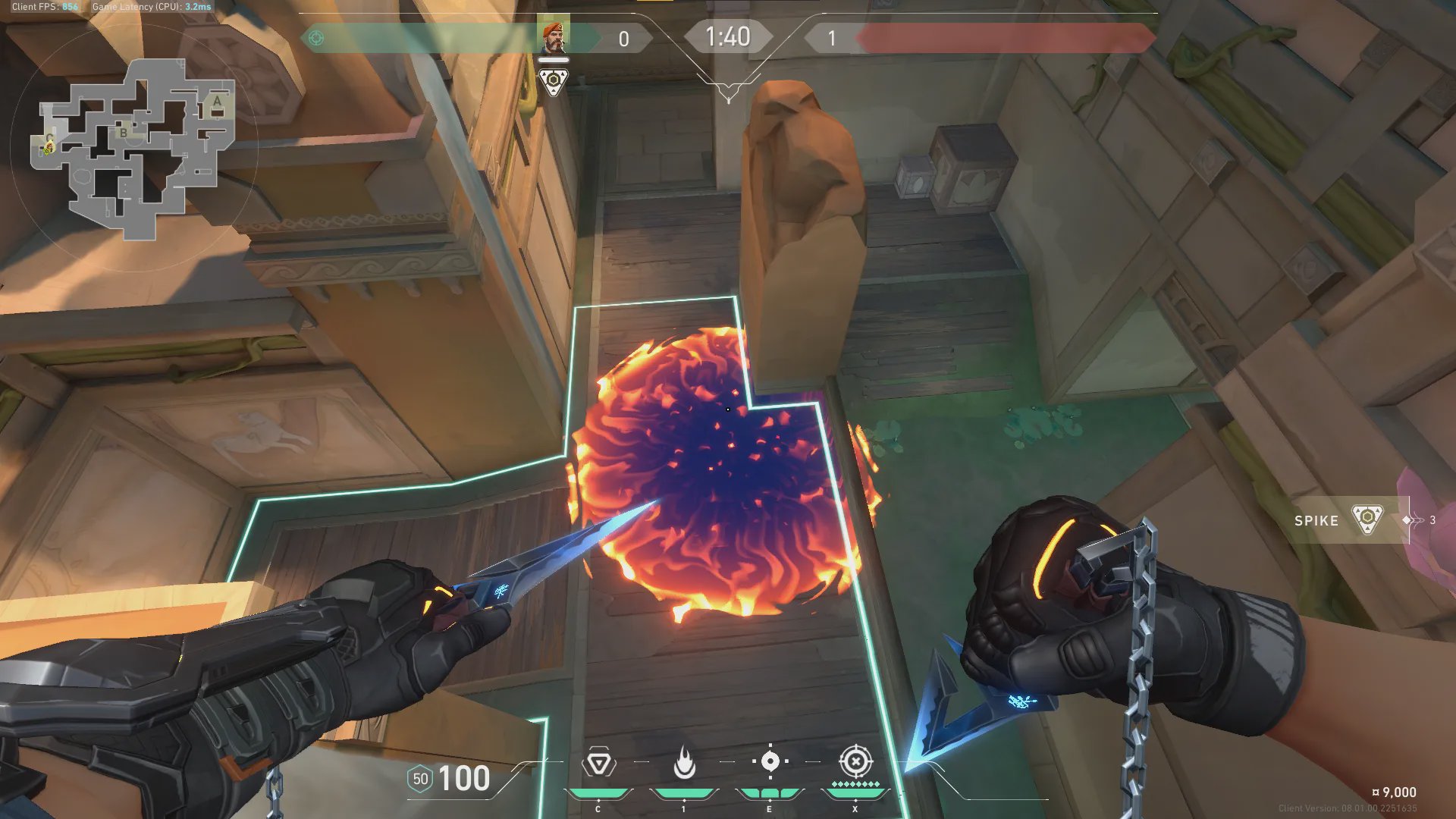Image resolution: width=1456 pixels, height=819 pixels.
Task: Click the shield armor icon showing 50
Action: (420, 779)
